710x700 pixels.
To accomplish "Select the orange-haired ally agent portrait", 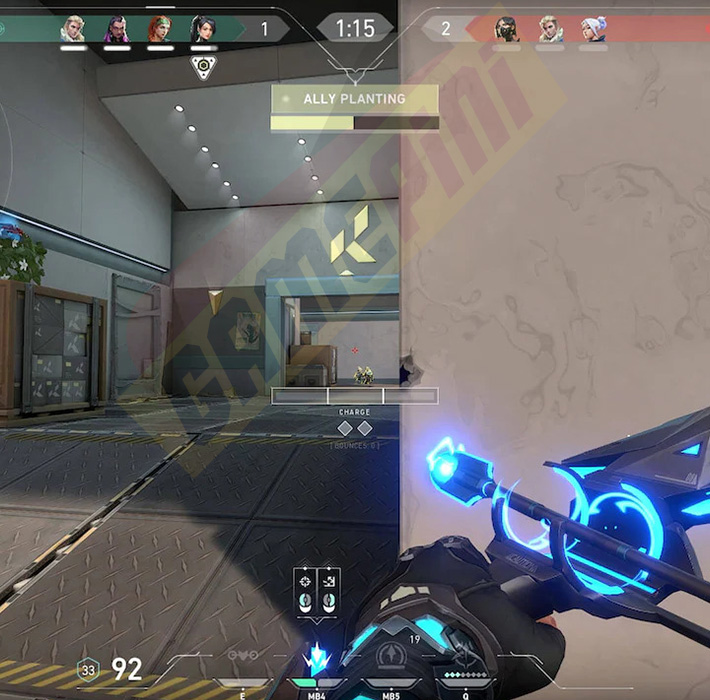I will [160, 28].
